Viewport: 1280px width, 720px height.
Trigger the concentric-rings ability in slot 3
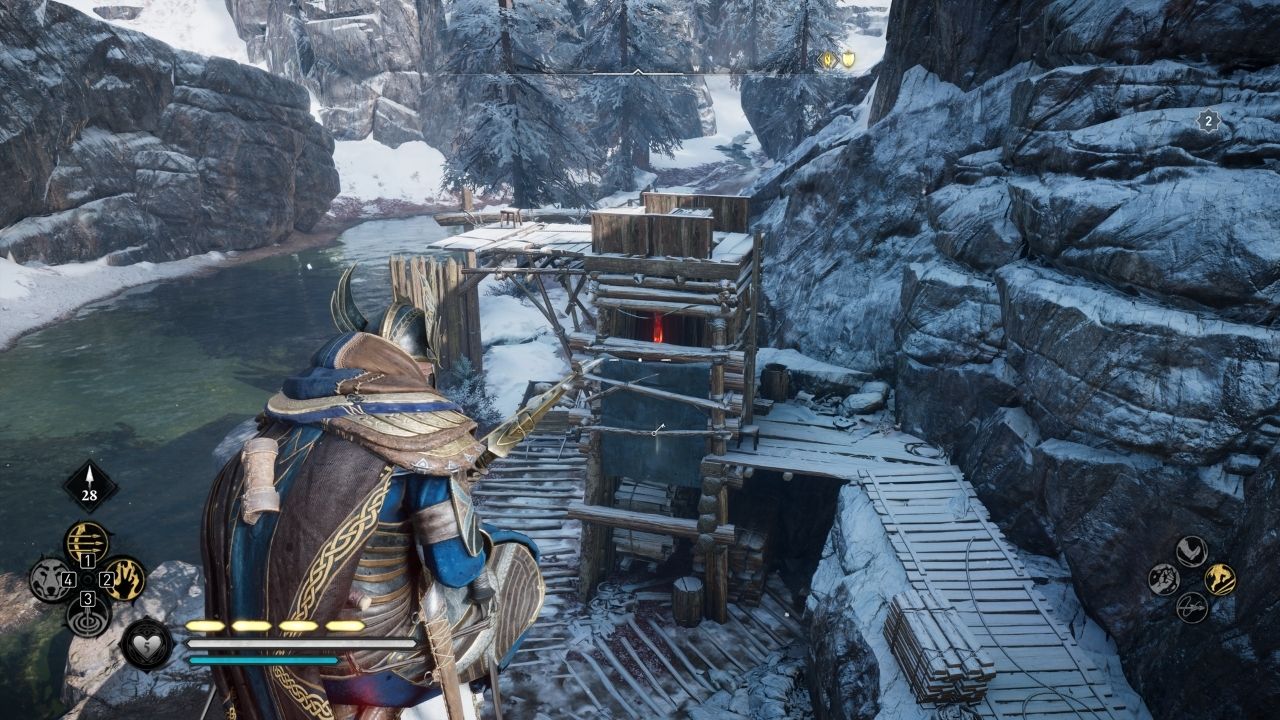pyautogui.click(x=87, y=616)
